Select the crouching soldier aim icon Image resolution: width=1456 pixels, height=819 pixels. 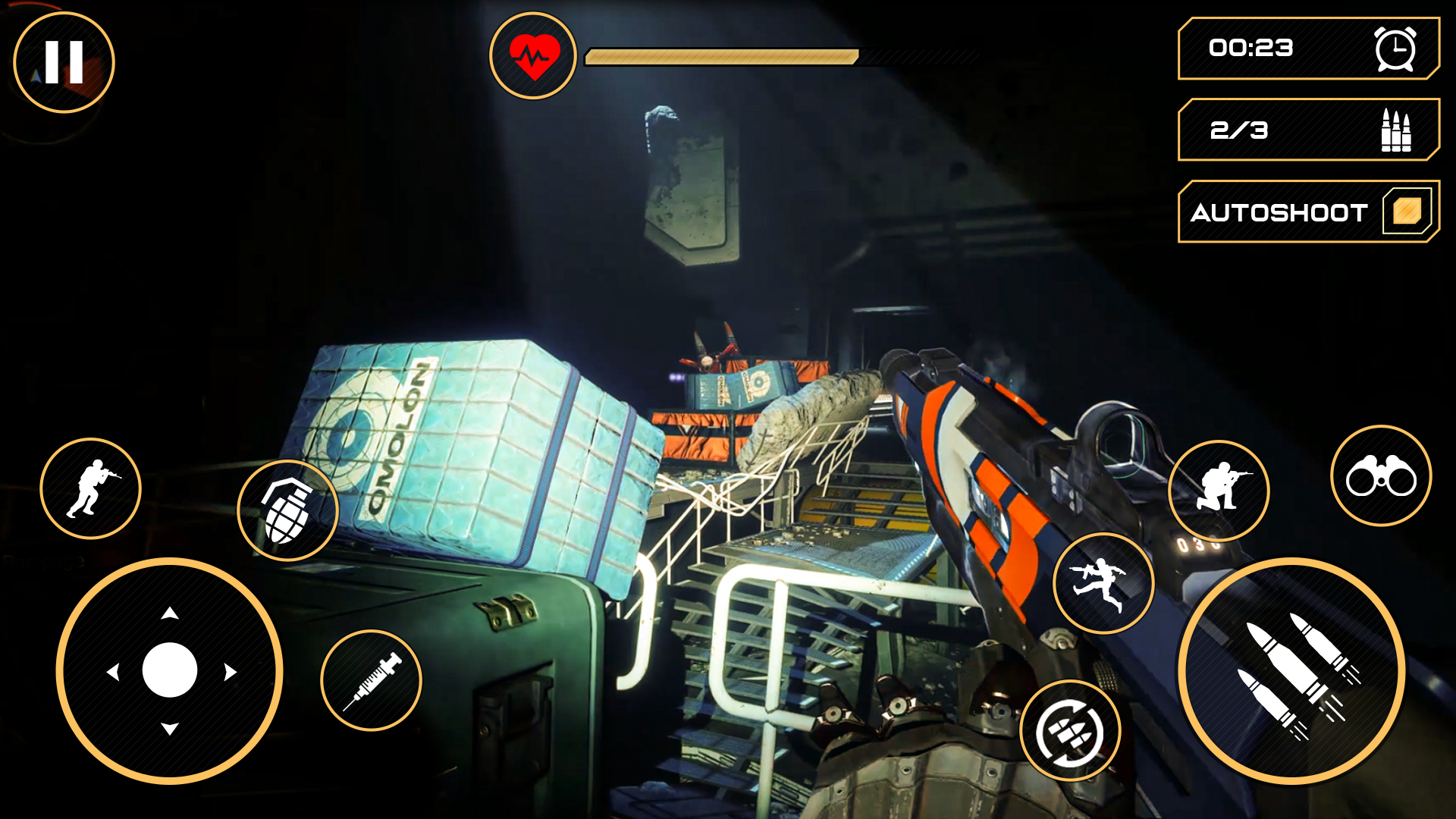tap(1222, 490)
